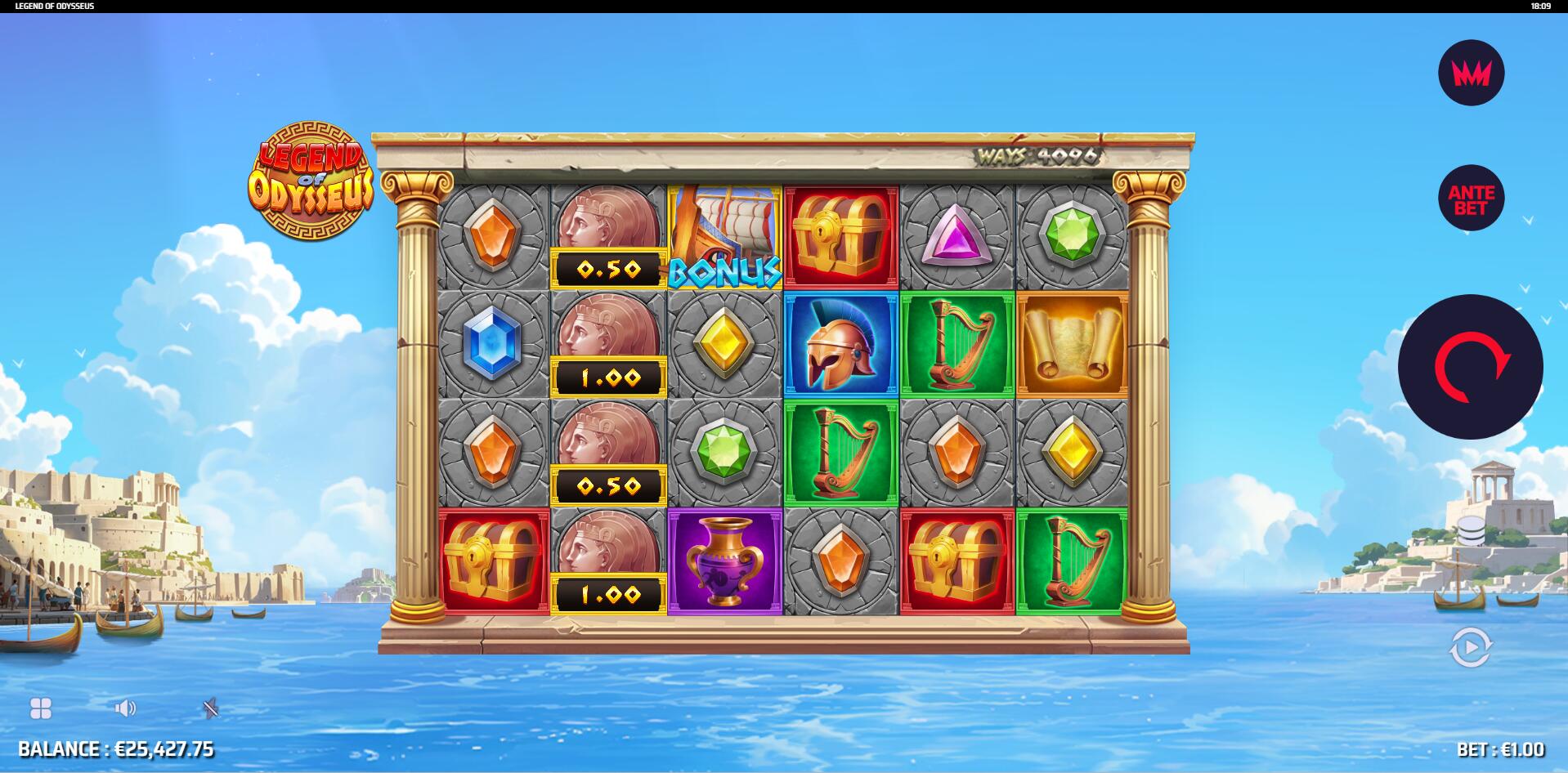Open the crown operator menu icon
The width and height of the screenshot is (1568, 773).
click(1471, 73)
